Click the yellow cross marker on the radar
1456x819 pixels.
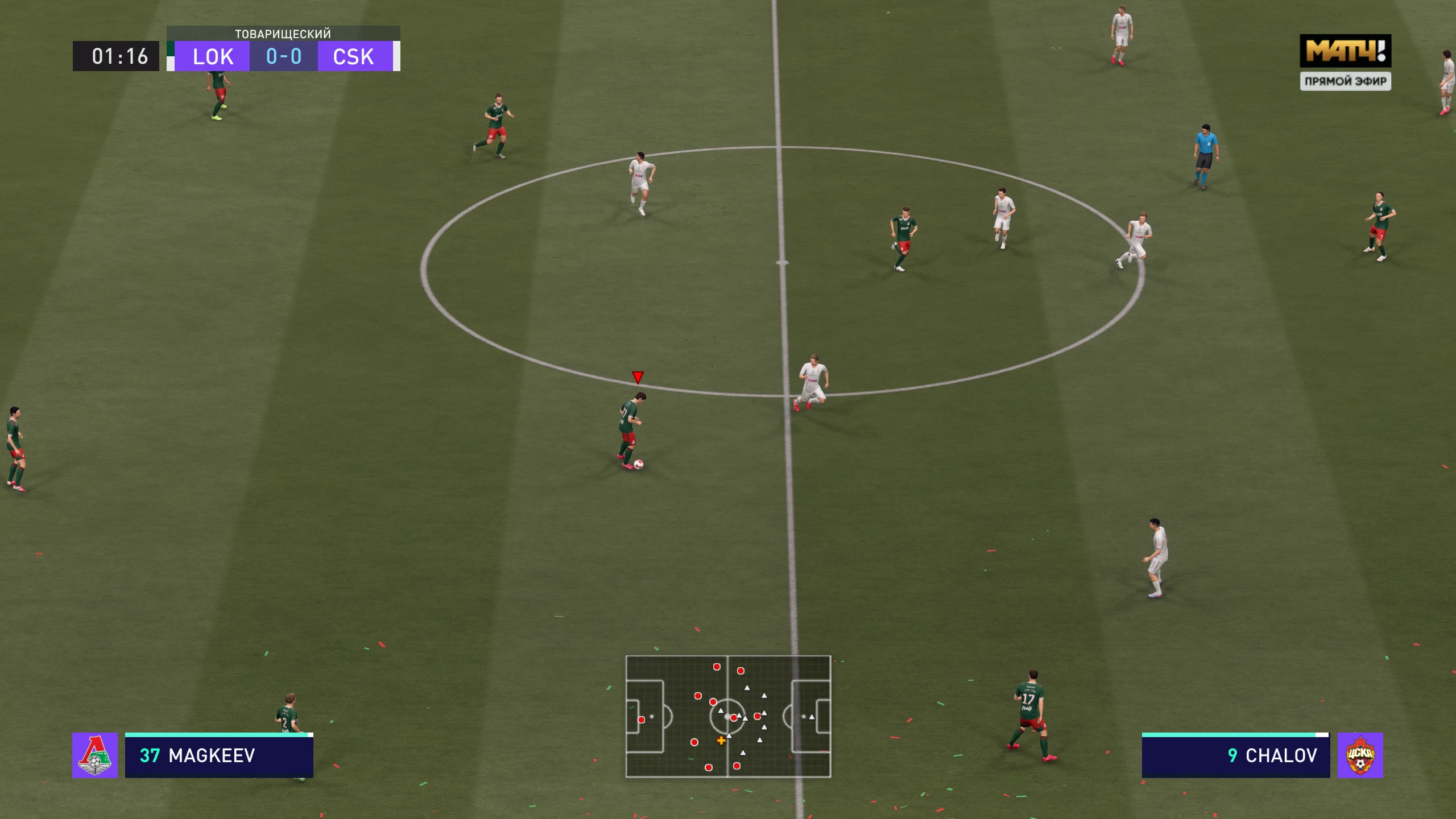[721, 741]
